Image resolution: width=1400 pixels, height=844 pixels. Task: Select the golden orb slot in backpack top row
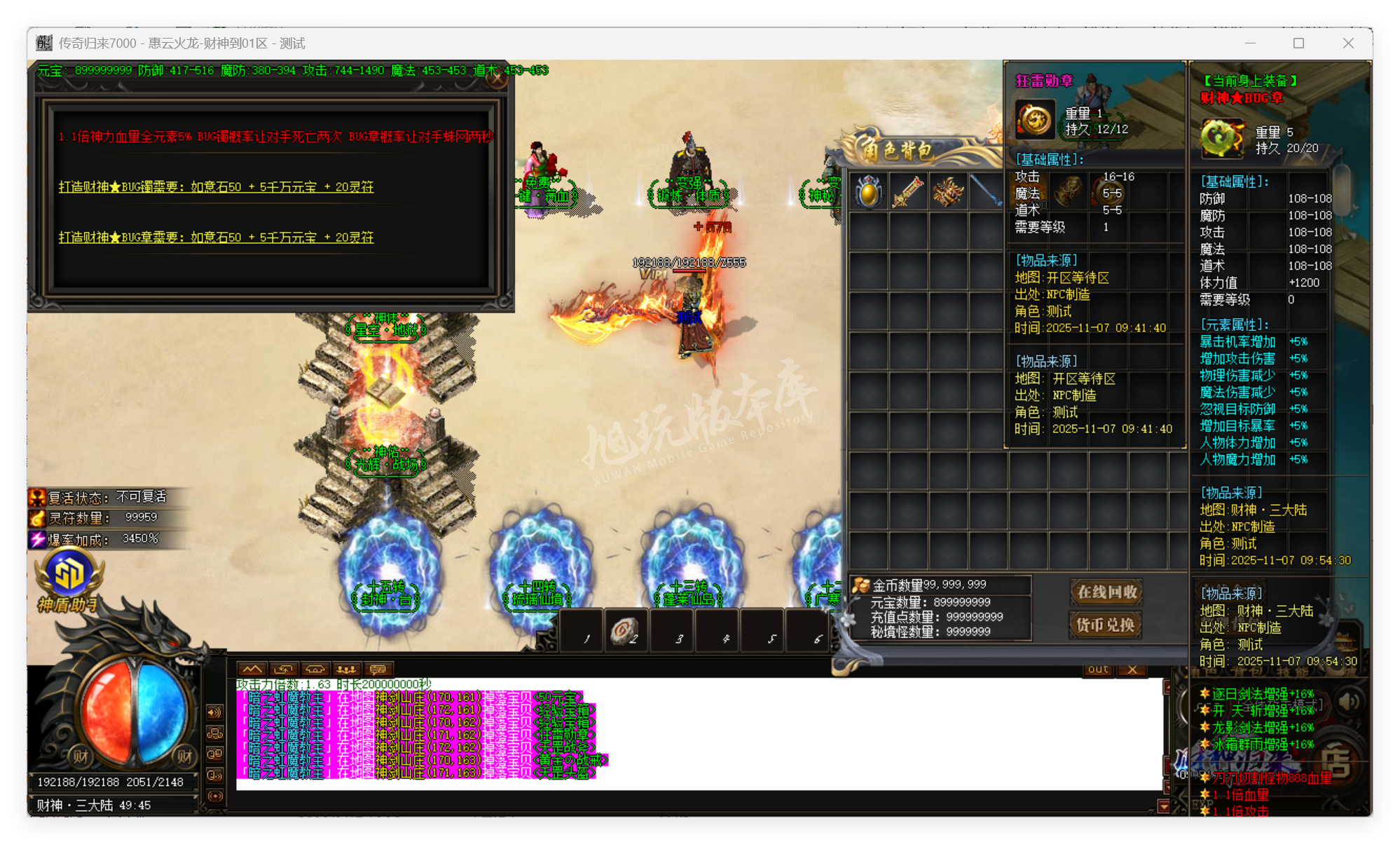pyautogui.click(x=869, y=191)
